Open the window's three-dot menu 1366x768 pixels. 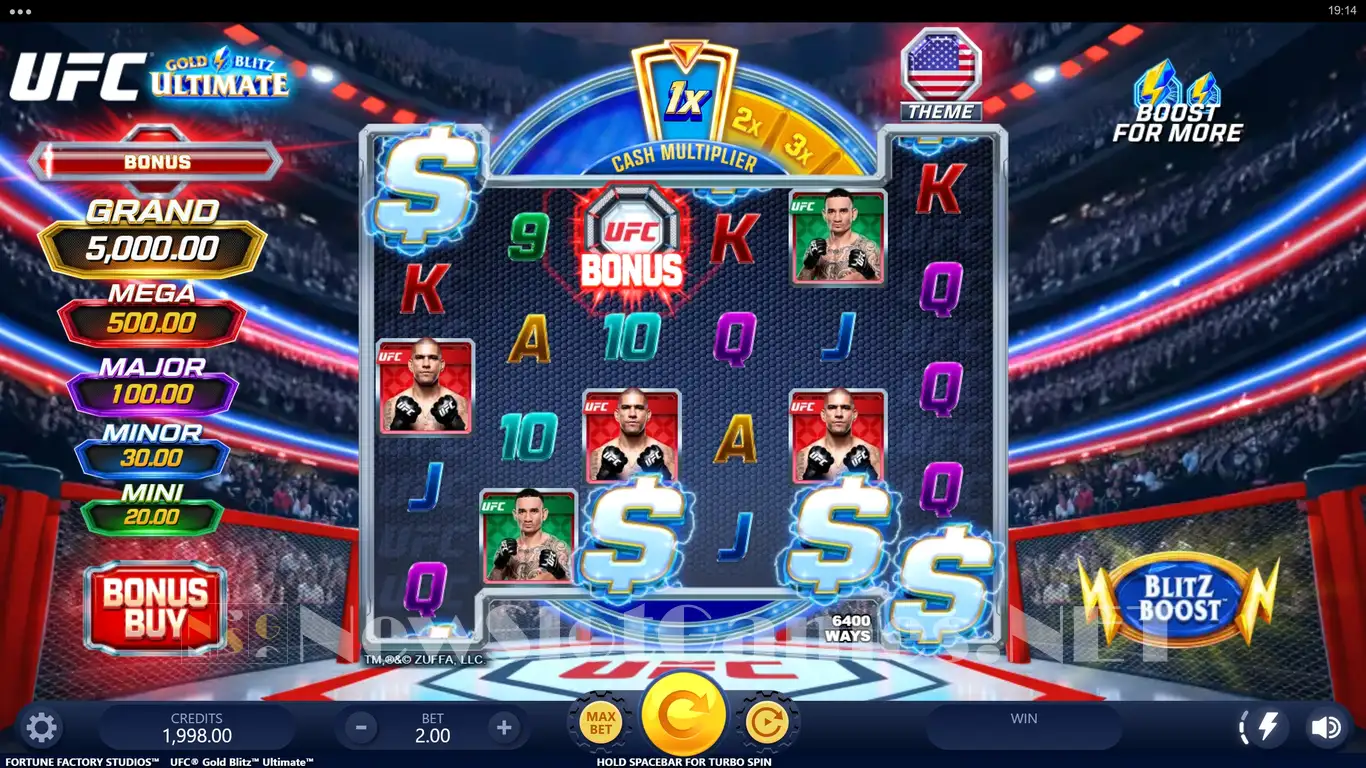[20, 10]
